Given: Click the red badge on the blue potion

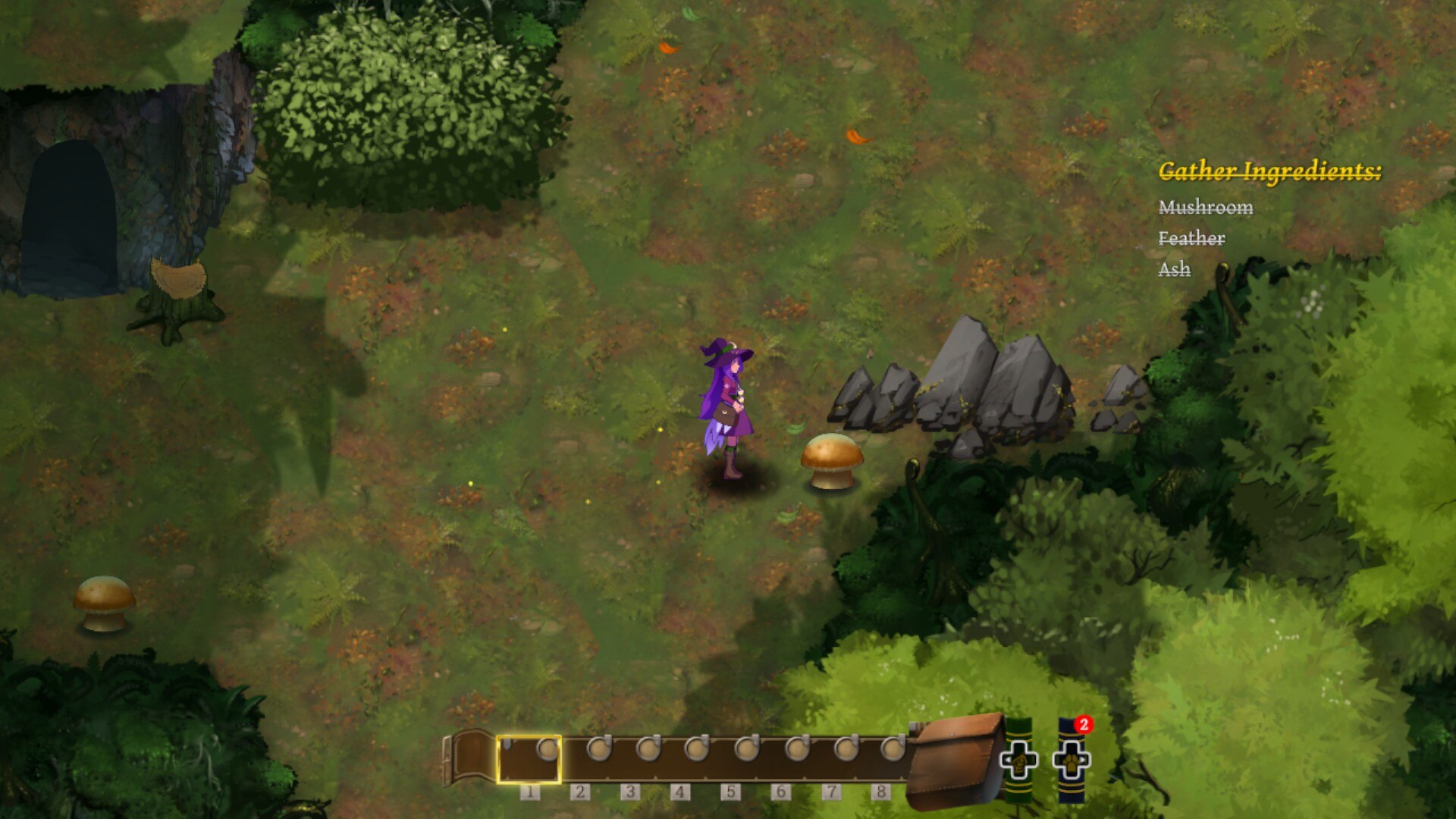Looking at the screenshot, I should [1083, 724].
